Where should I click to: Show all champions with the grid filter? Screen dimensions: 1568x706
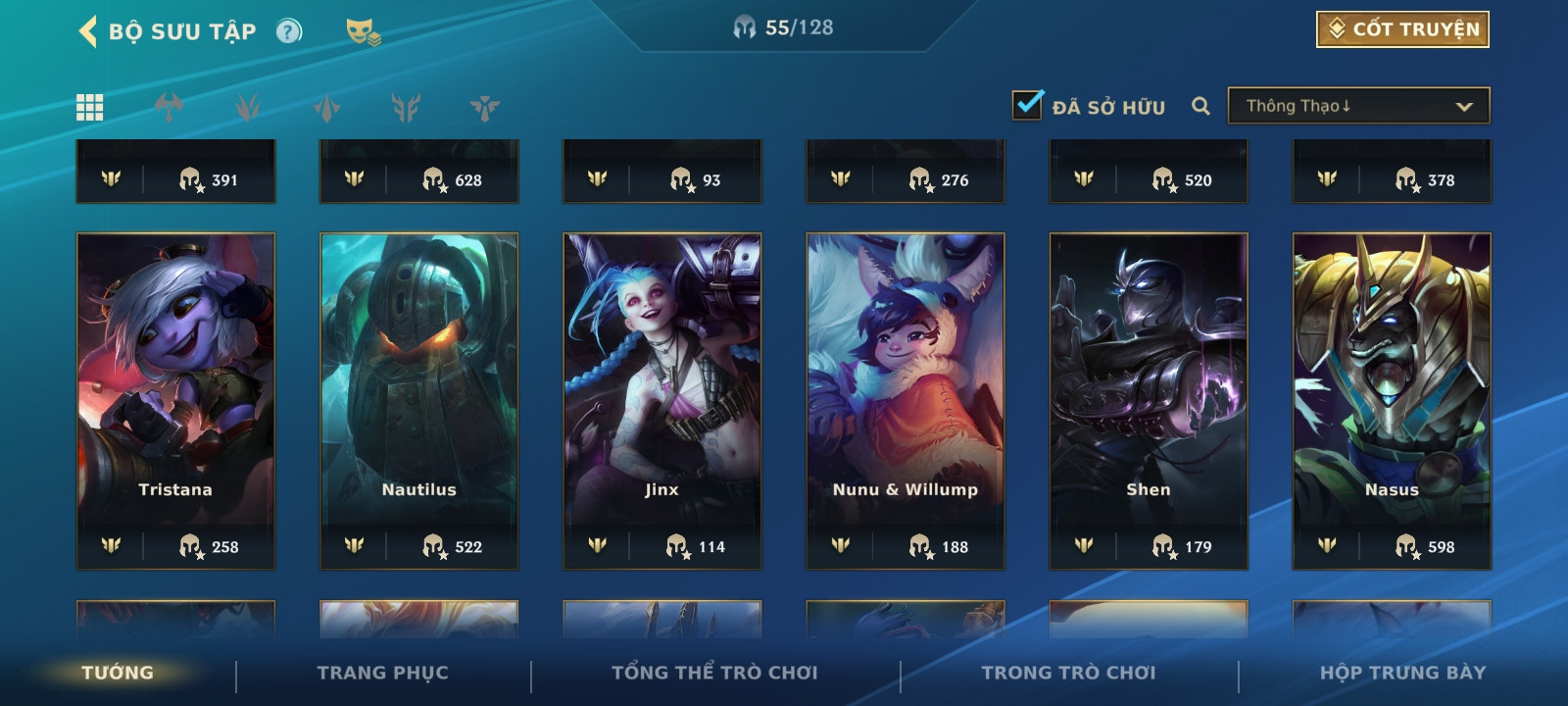point(90,107)
